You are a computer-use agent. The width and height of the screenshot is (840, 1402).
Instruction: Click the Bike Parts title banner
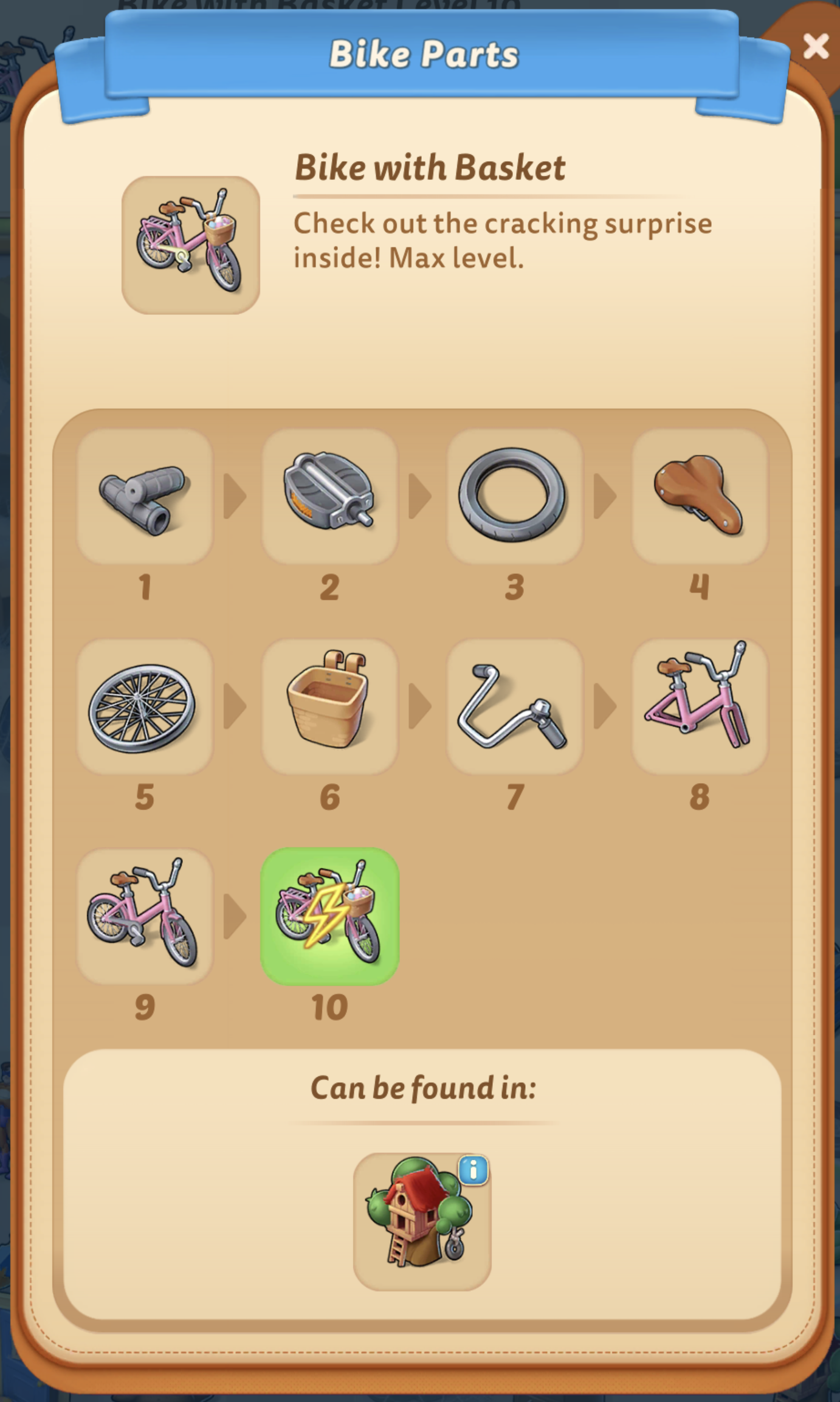[x=420, y=54]
